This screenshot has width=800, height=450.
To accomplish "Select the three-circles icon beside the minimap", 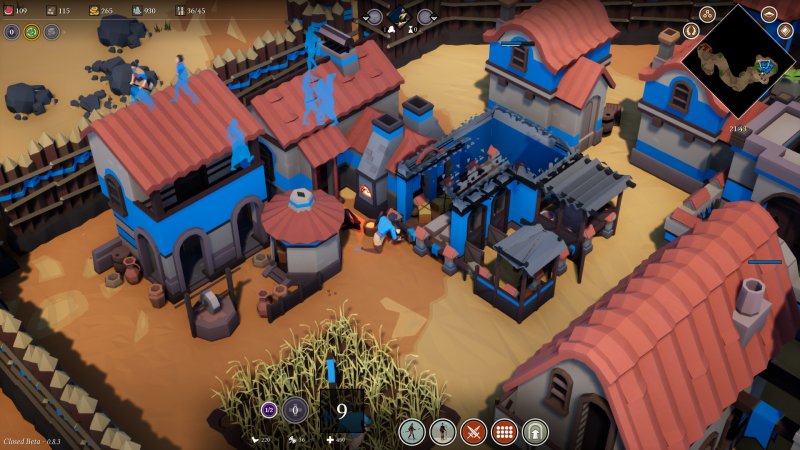I will point(707,13).
